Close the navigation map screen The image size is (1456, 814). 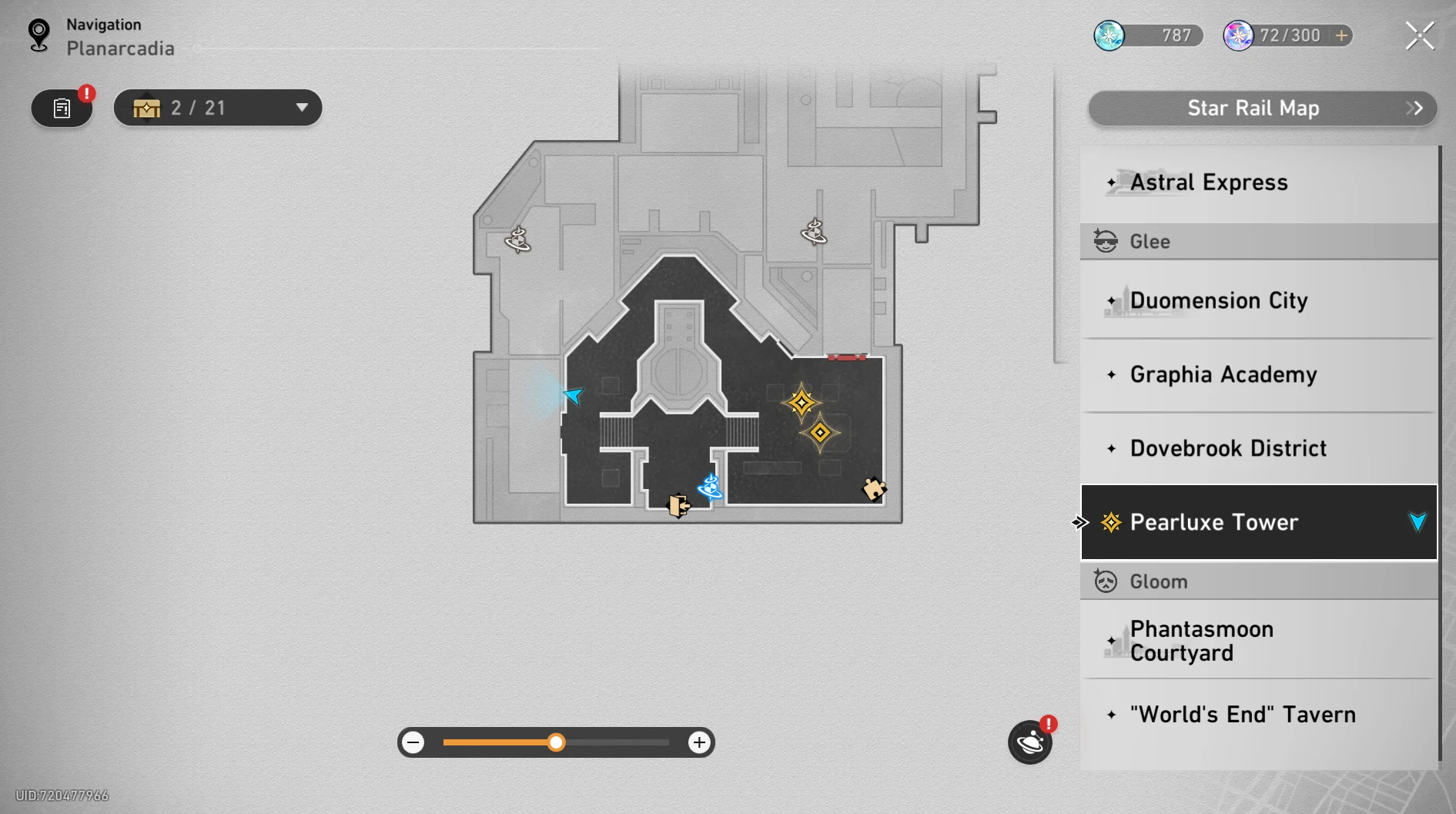pos(1419,35)
